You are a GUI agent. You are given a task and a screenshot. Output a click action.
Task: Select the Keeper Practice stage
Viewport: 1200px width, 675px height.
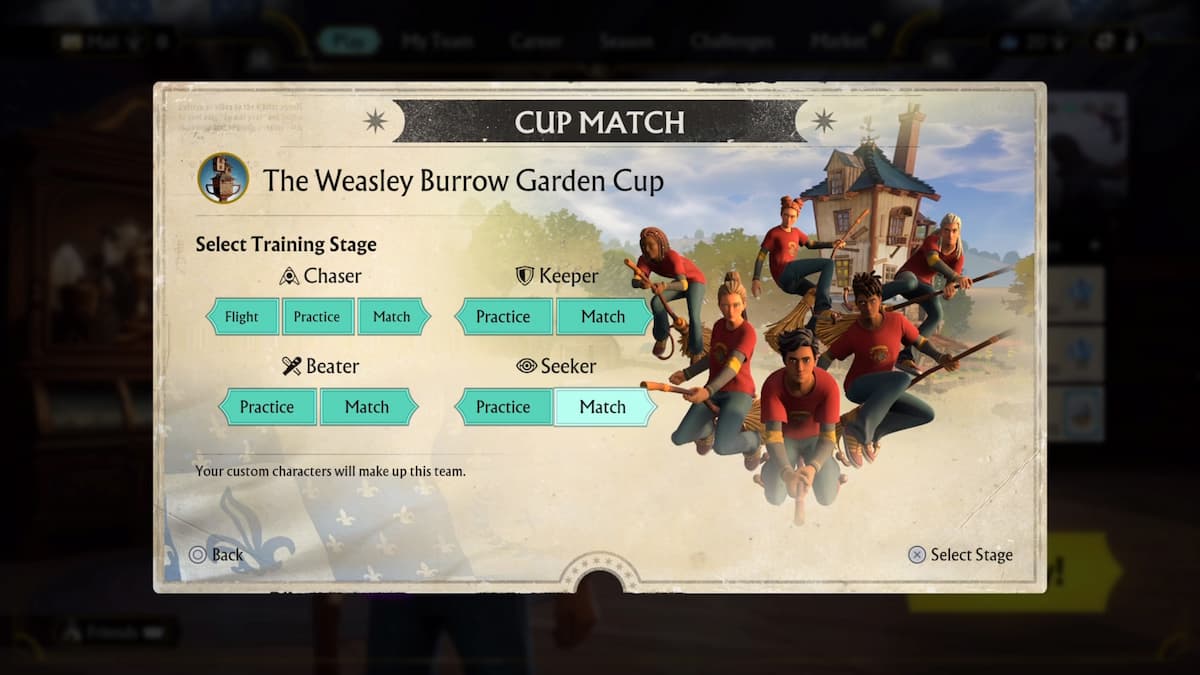(503, 317)
